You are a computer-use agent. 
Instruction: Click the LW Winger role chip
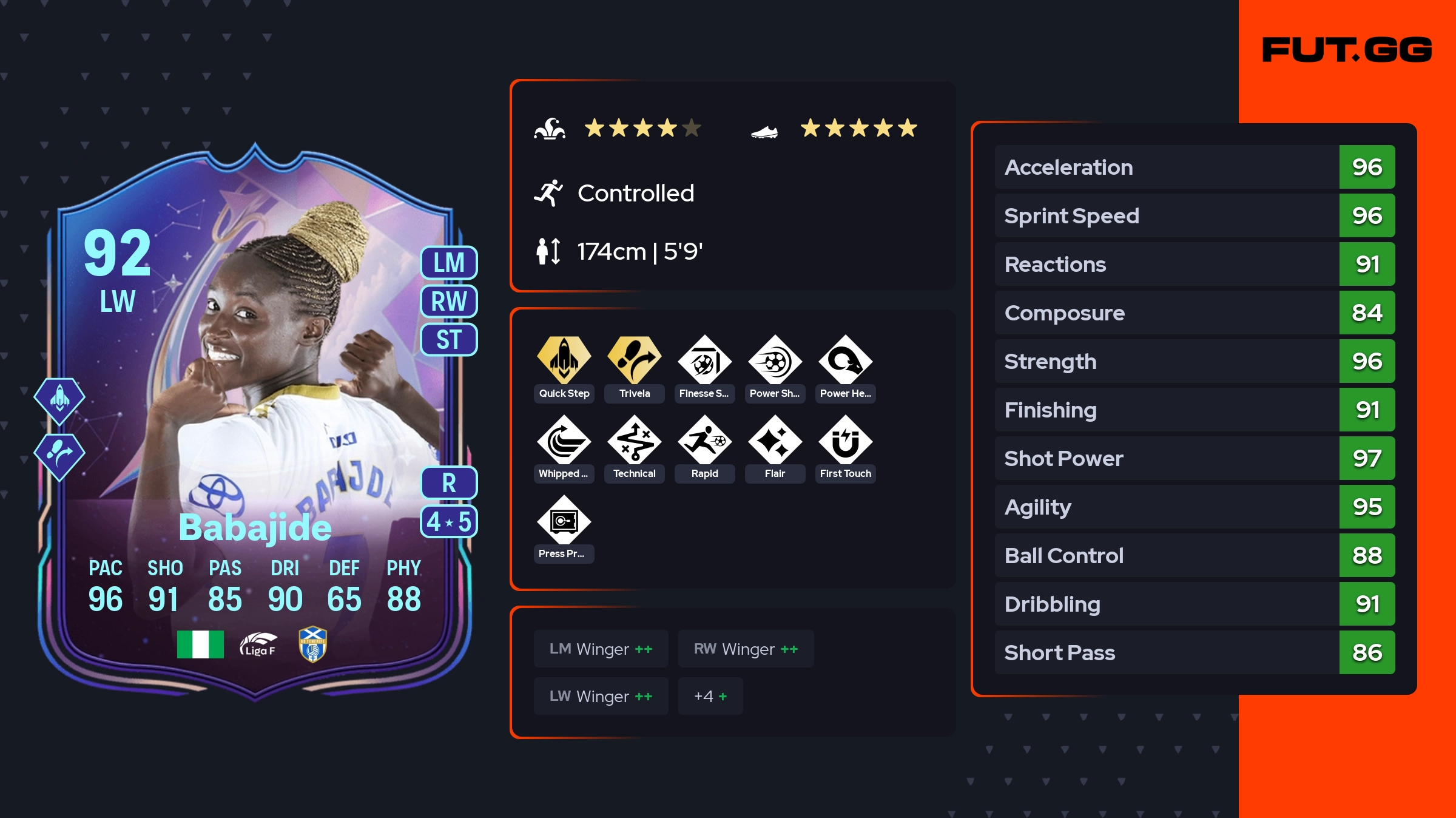click(x=601, y=696)
